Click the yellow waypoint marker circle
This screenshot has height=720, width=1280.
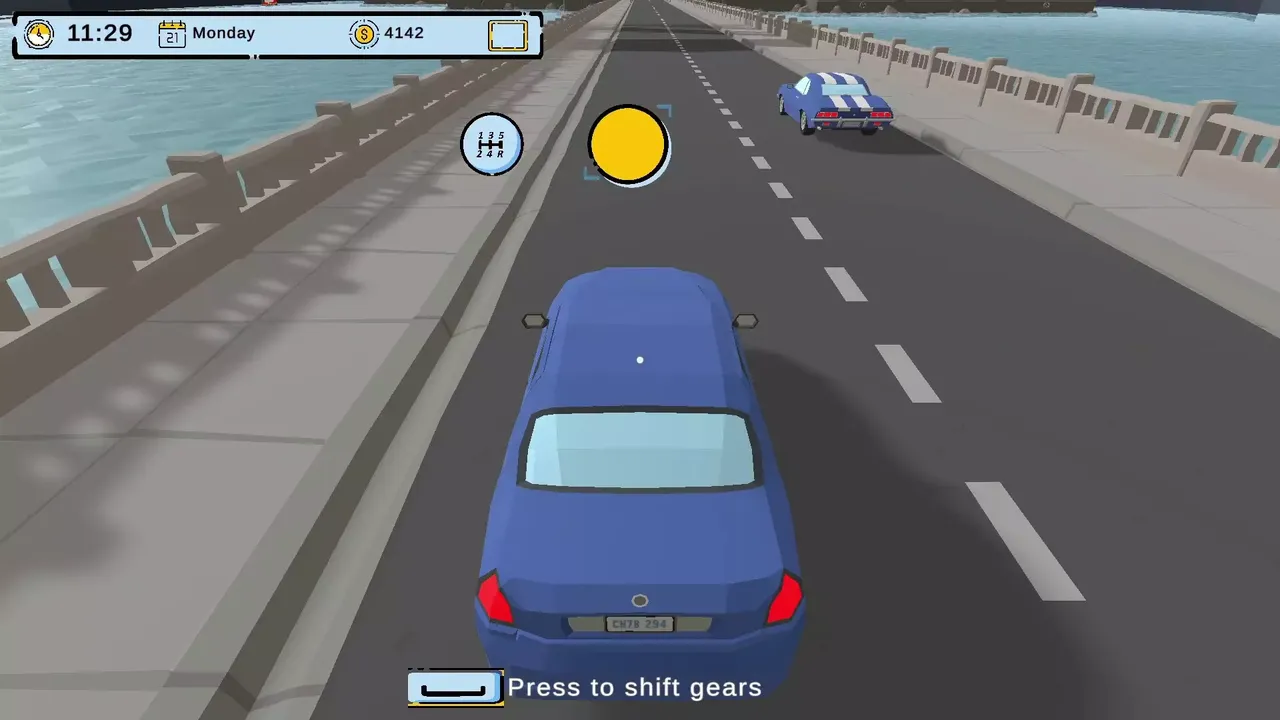pyautogui.click(x=629, y=146)
